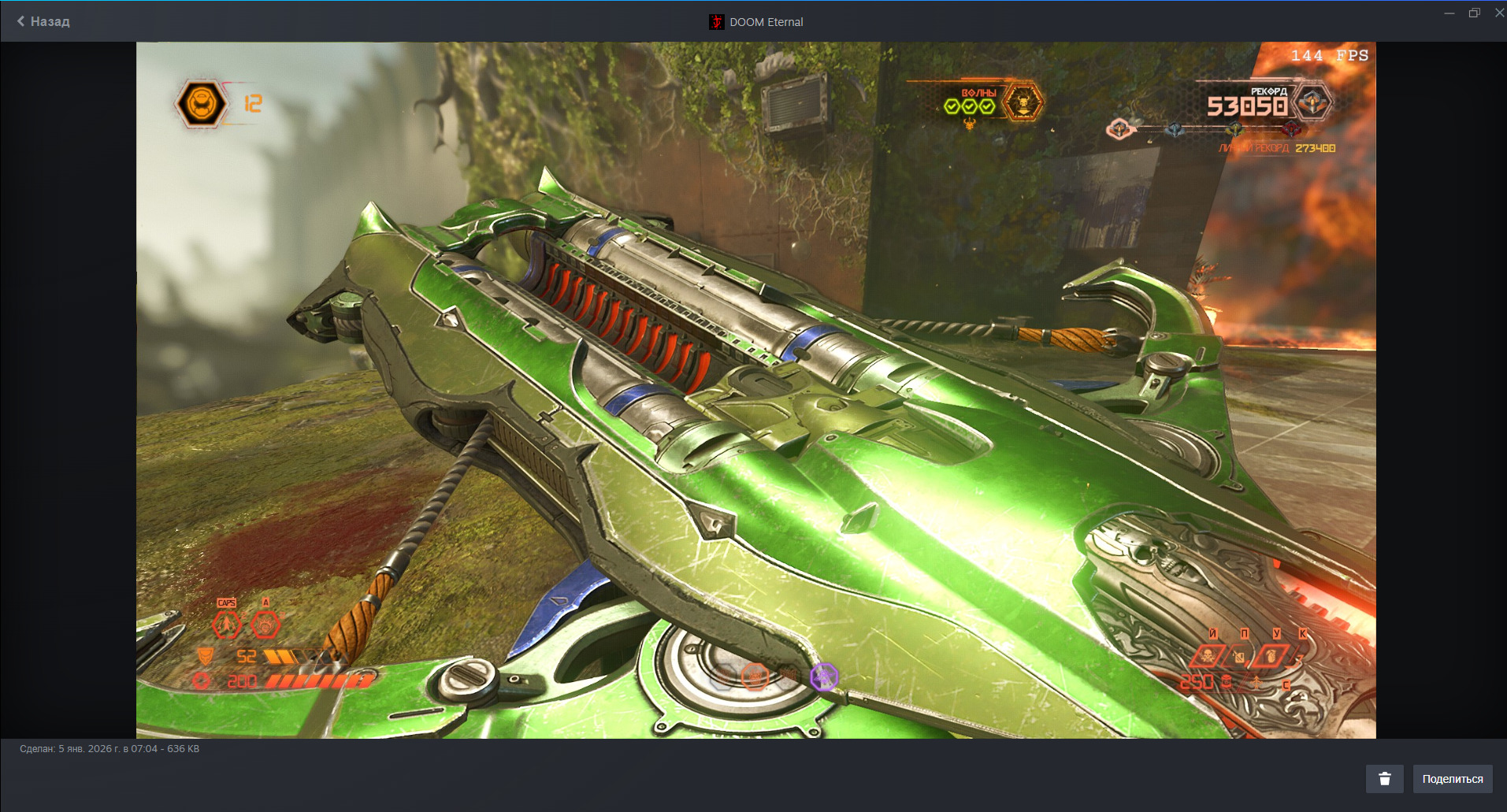
Task: Use the grenade equipment icon under У
Action: pyautogui.click(x=1271, y=655)
